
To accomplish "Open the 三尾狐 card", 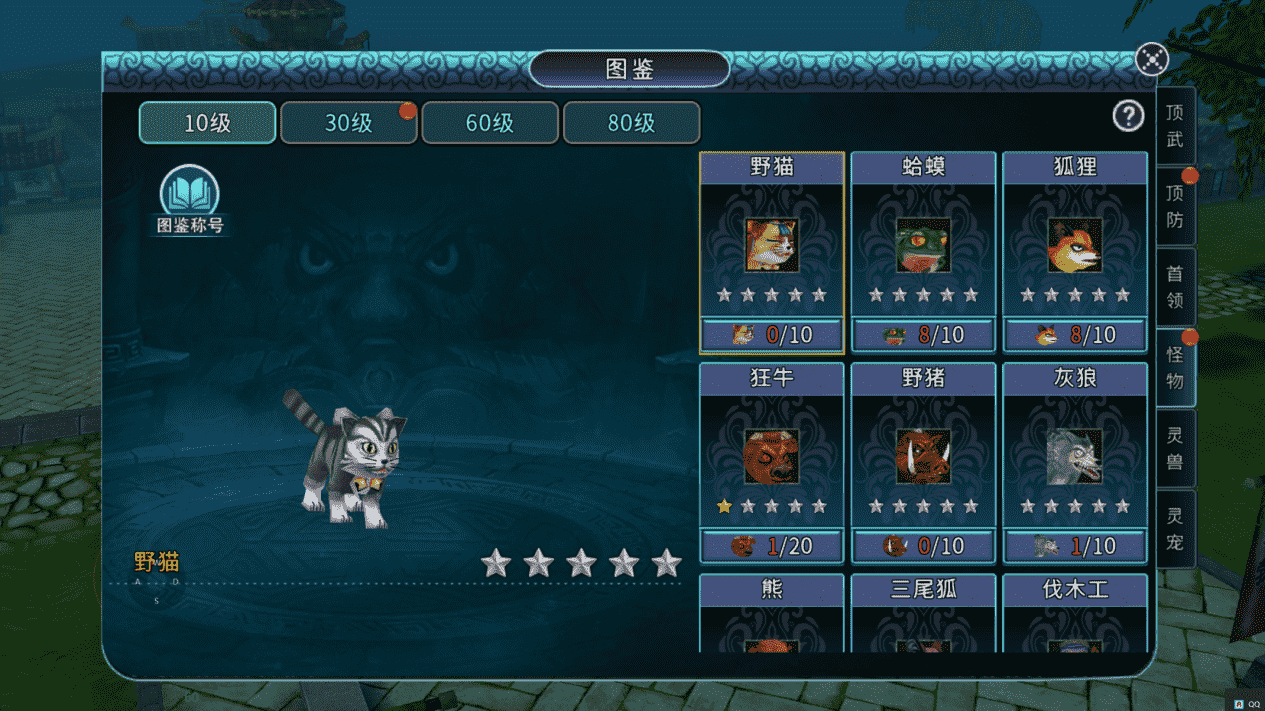I will tap(923, 612).
